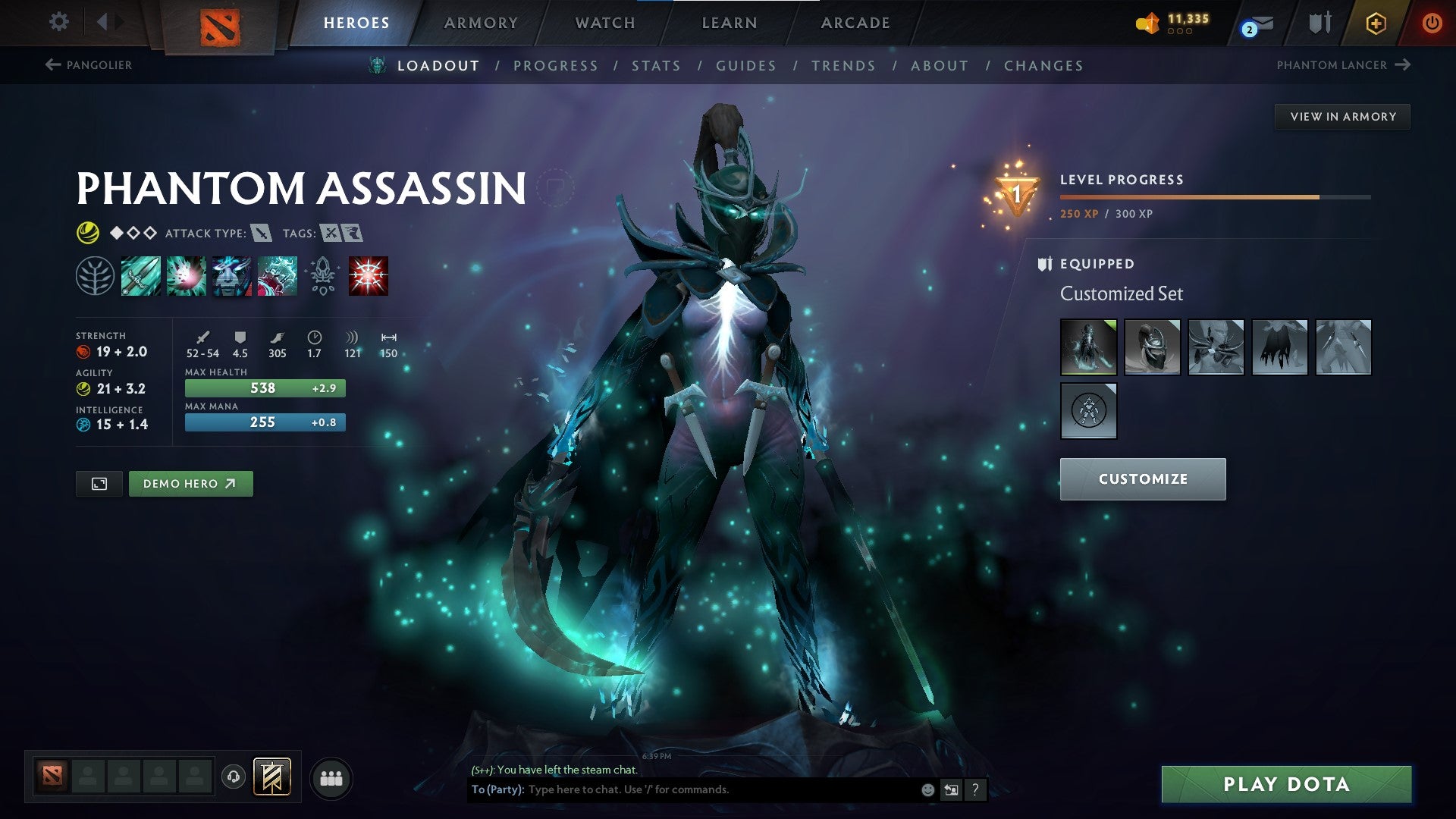Switch to the ARMORY tab

tap(482, 23)
